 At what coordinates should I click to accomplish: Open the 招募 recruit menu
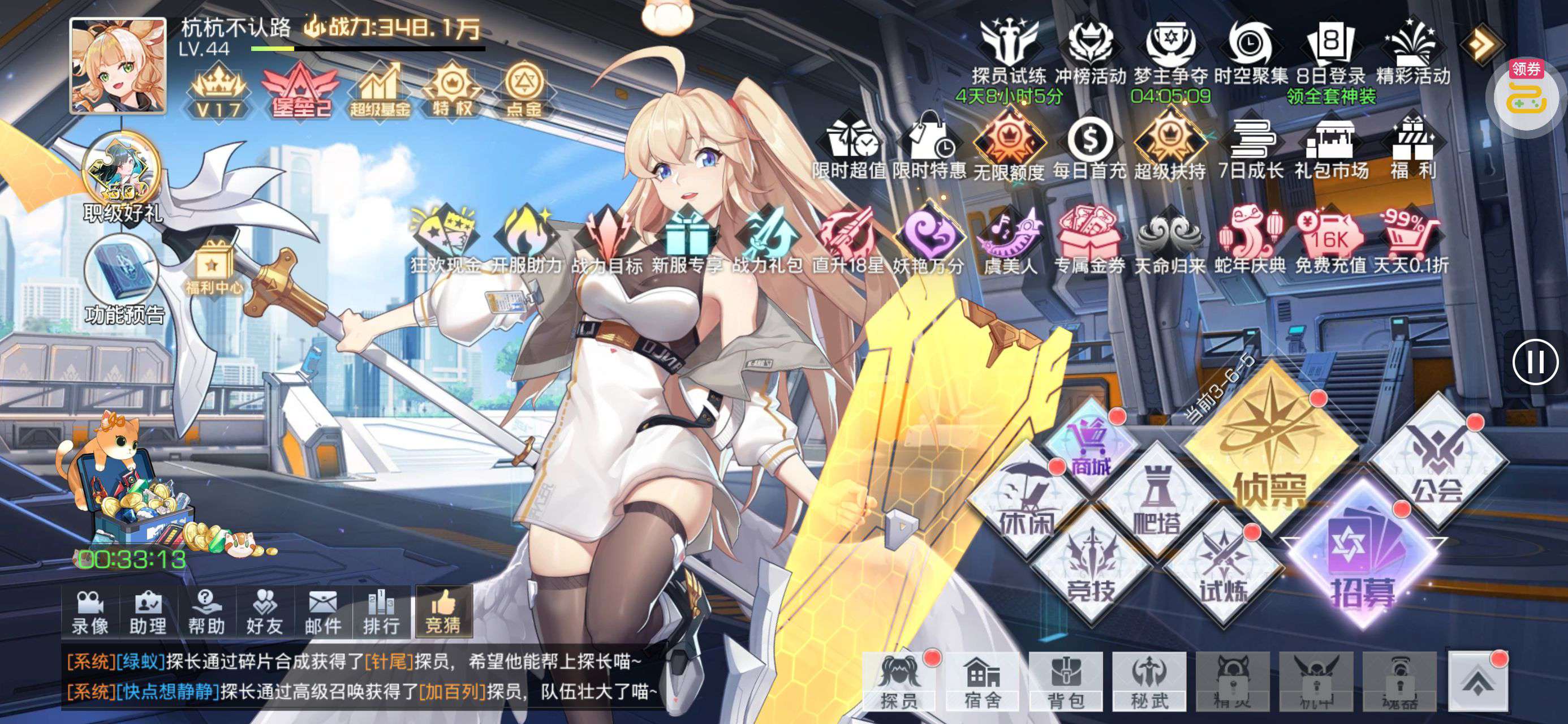pyautogui.click(x=1362, y=560)
